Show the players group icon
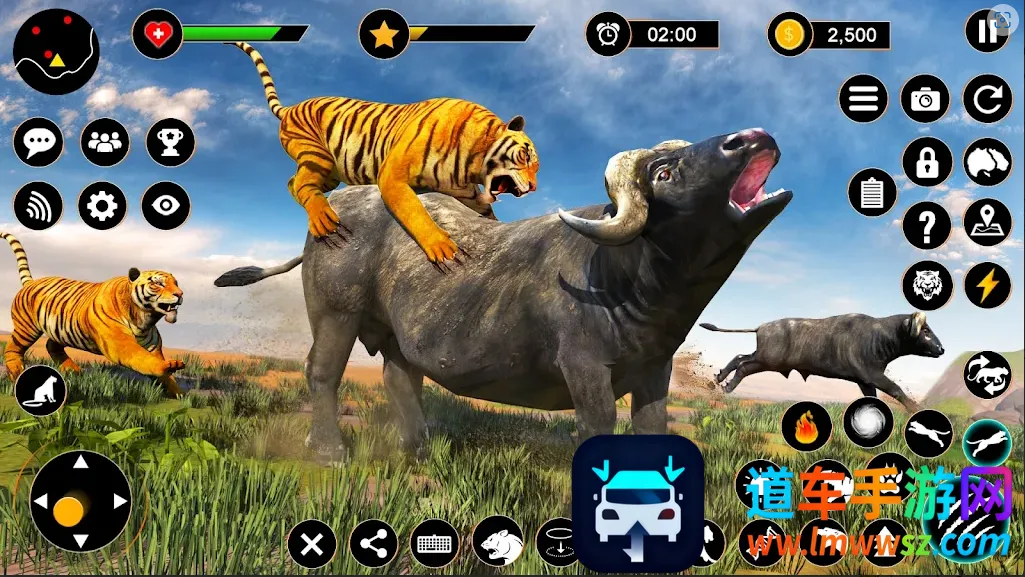This screenshot has height=577, width=1025. (104, 143)
